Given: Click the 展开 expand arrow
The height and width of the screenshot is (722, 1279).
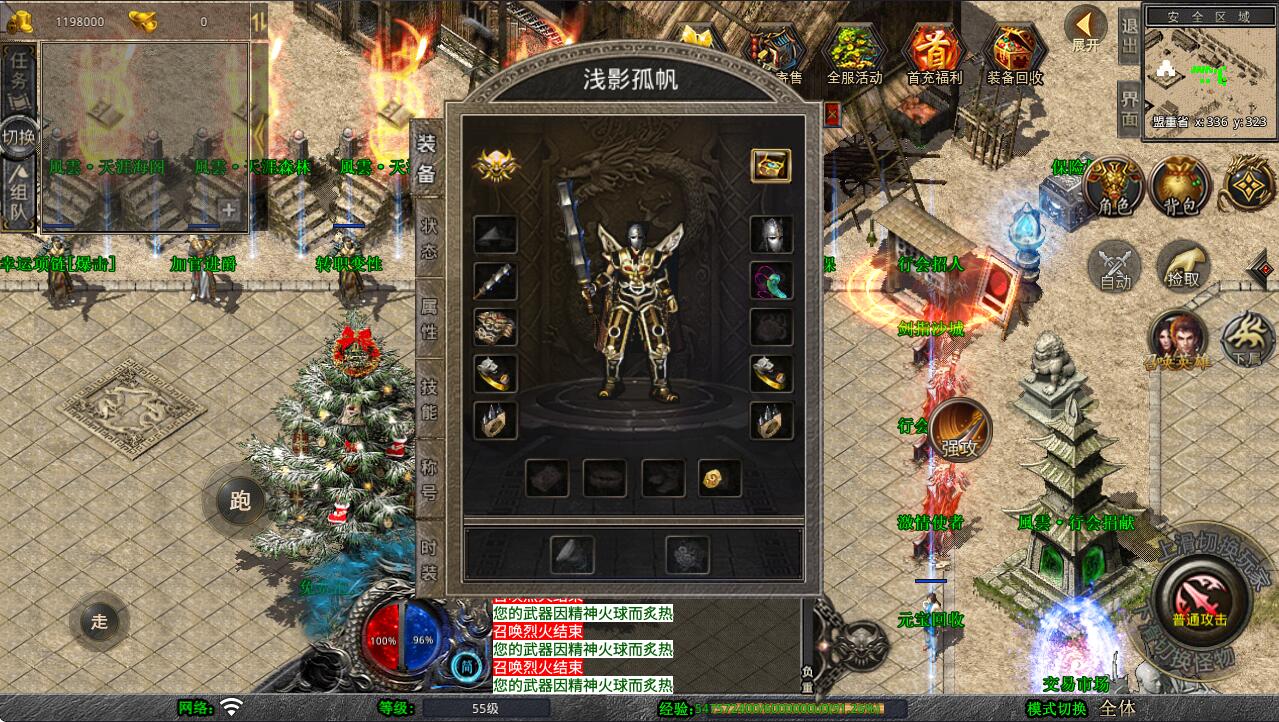Looking at the screenshot, I should pyautogui.click(x=1085, y=30).
